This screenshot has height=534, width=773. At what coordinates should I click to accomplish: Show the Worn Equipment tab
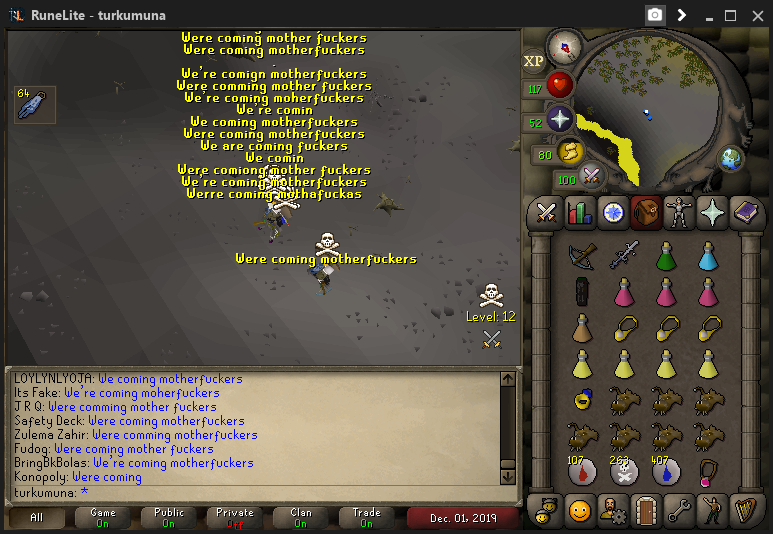pos(678,212)
